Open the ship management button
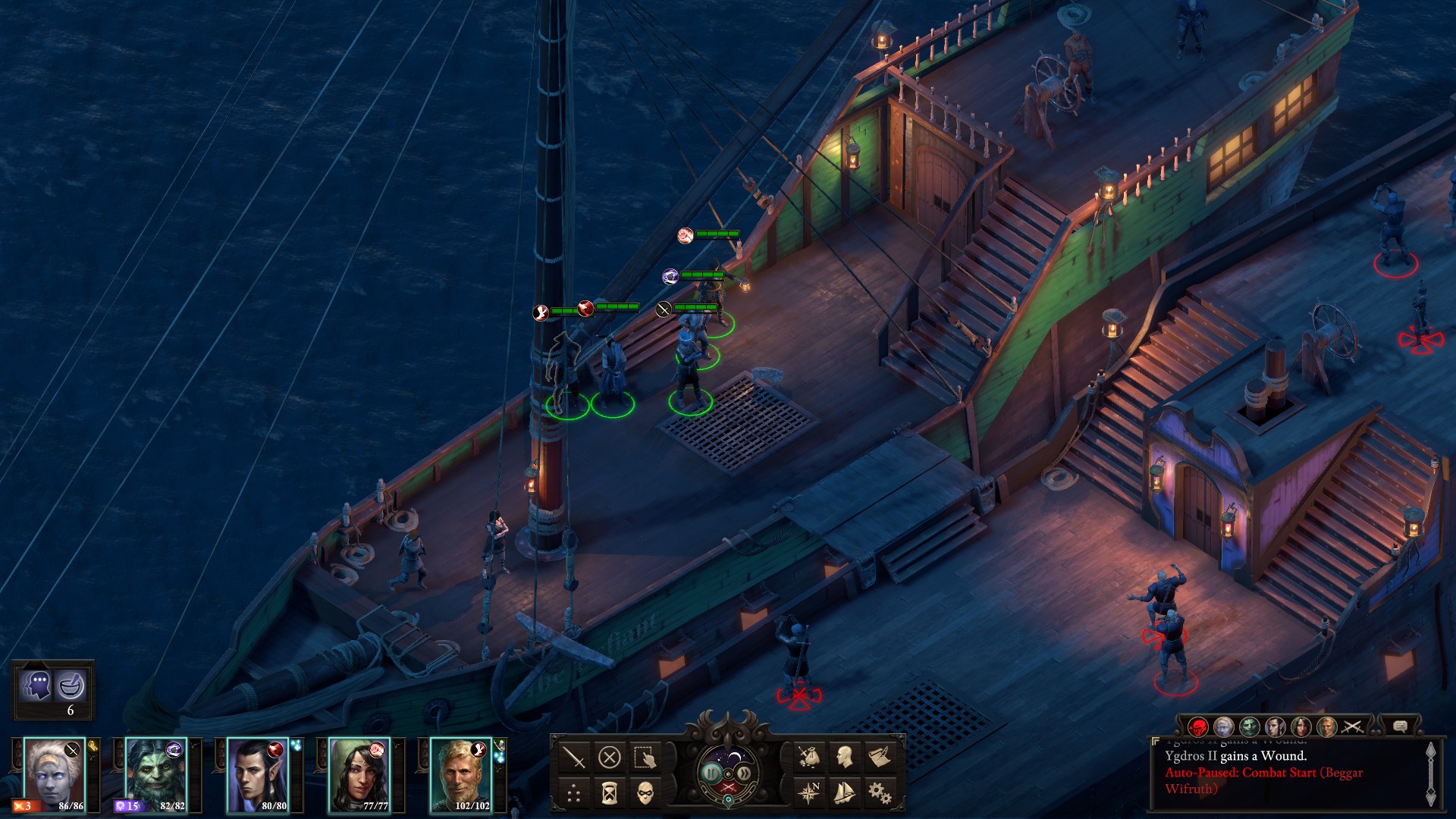 click(844, 793)
